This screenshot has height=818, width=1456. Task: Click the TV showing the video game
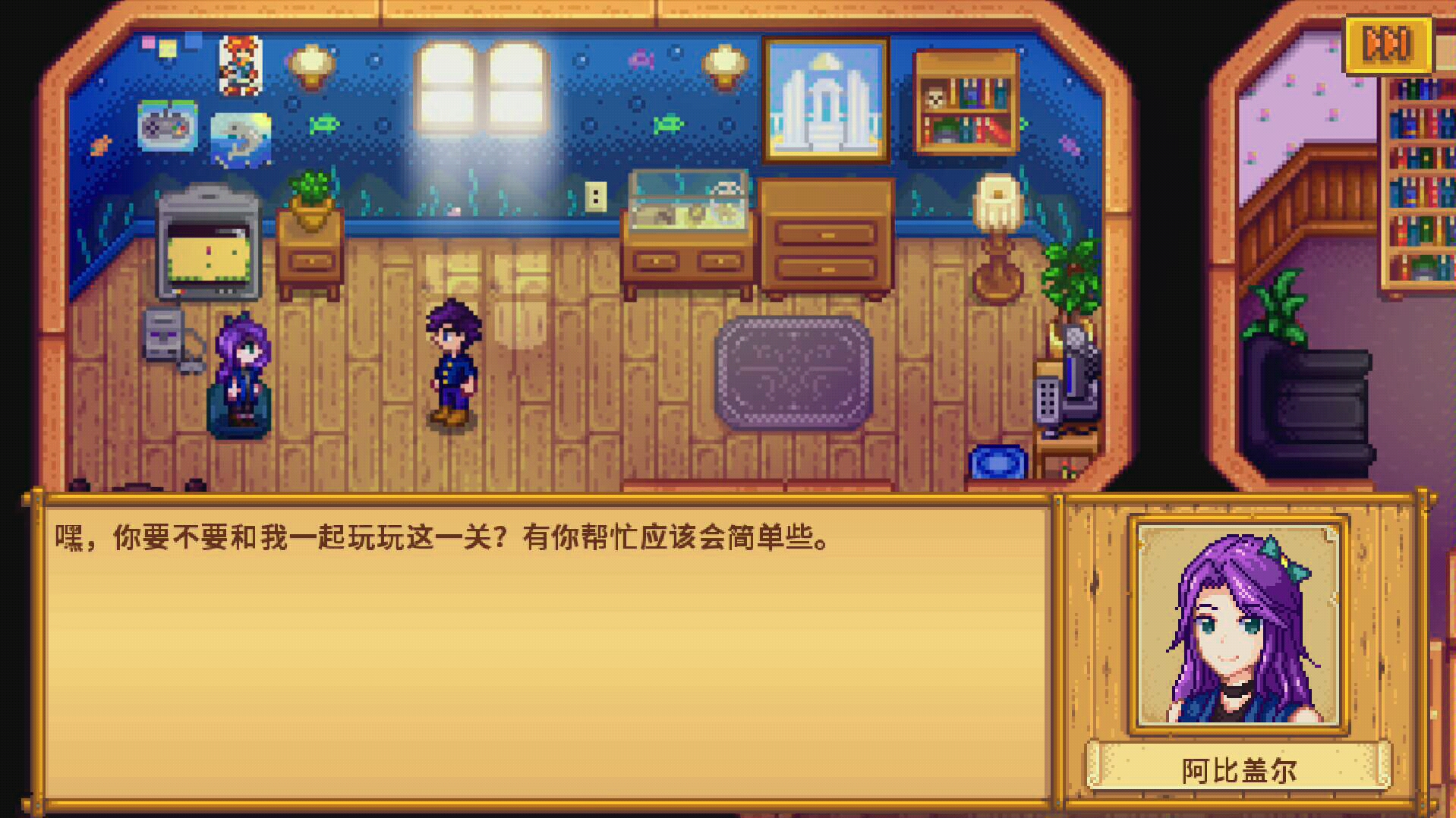click(x=206, y=243)
